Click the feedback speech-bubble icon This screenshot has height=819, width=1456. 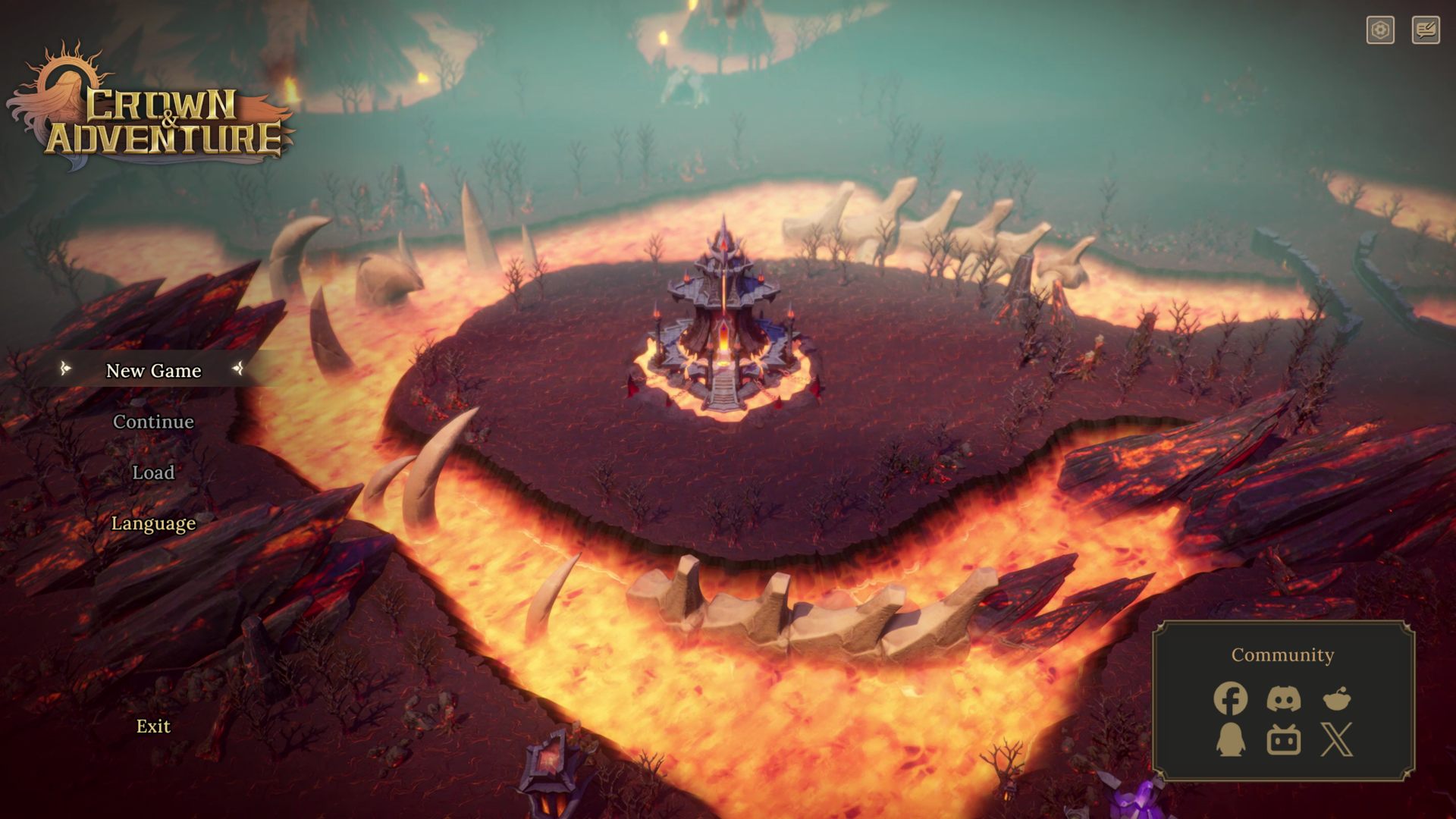click(1426, 30)
